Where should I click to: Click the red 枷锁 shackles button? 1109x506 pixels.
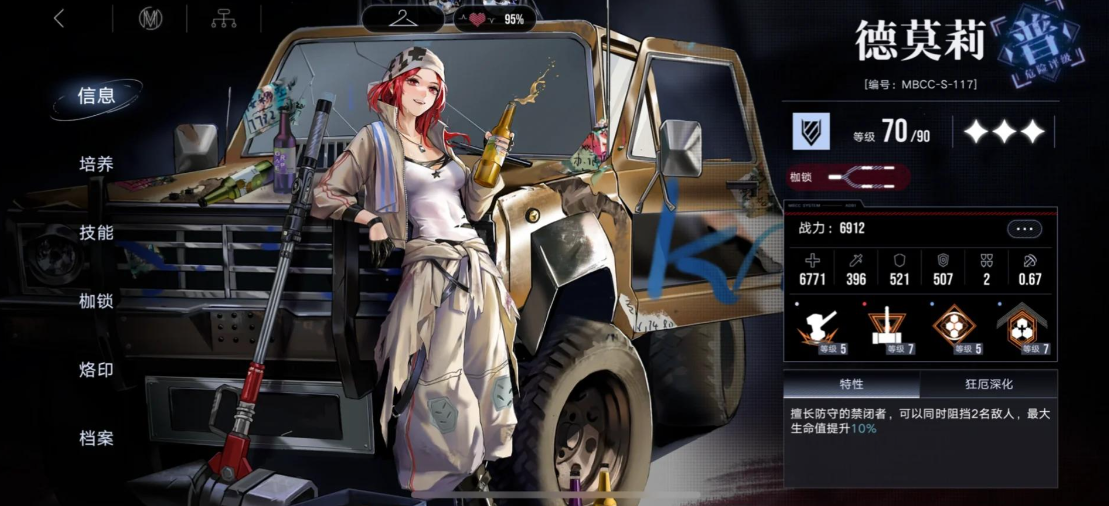click(848, 178)
